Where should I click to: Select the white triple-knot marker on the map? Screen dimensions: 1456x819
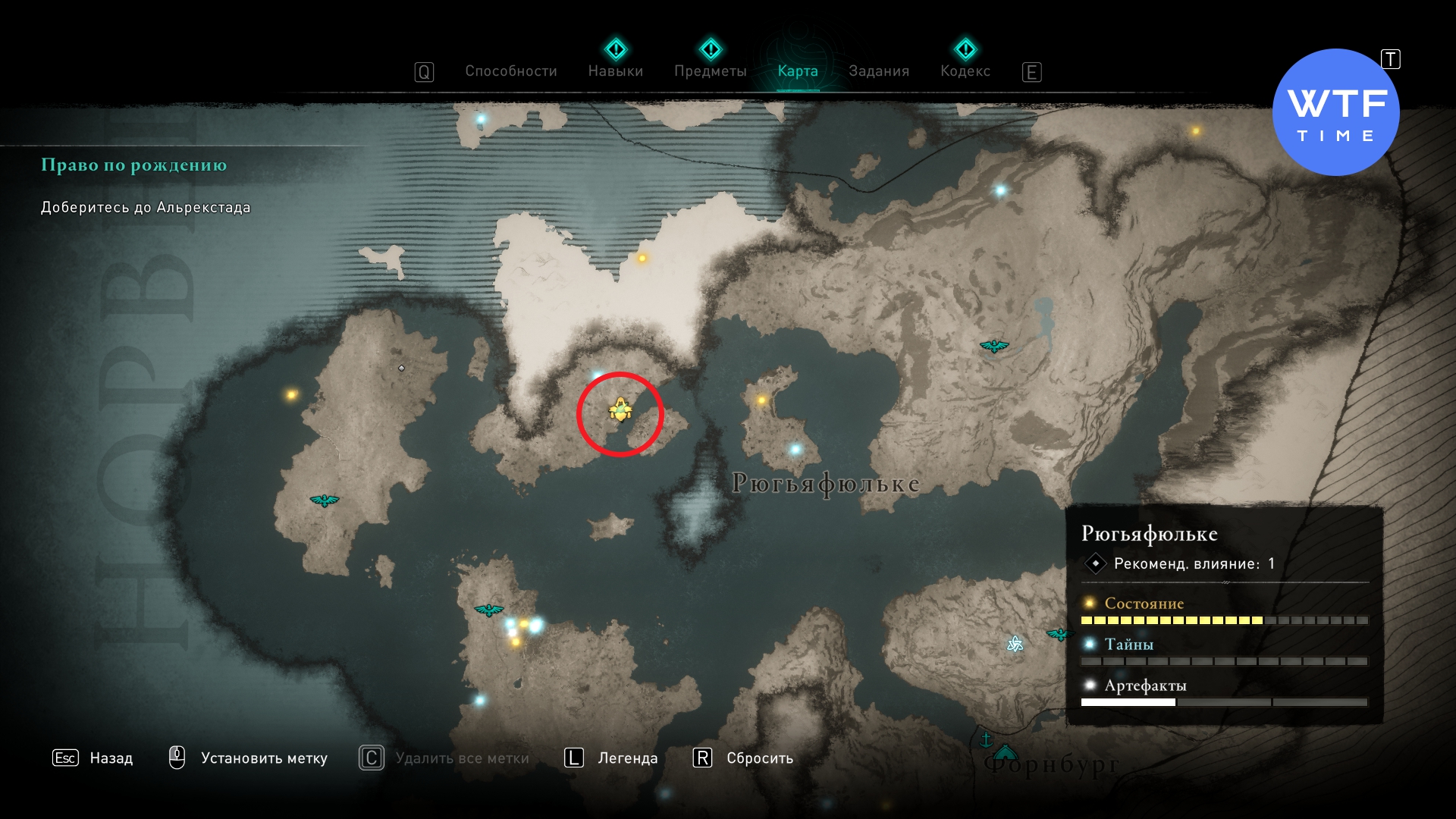(x=1015, y=645)
